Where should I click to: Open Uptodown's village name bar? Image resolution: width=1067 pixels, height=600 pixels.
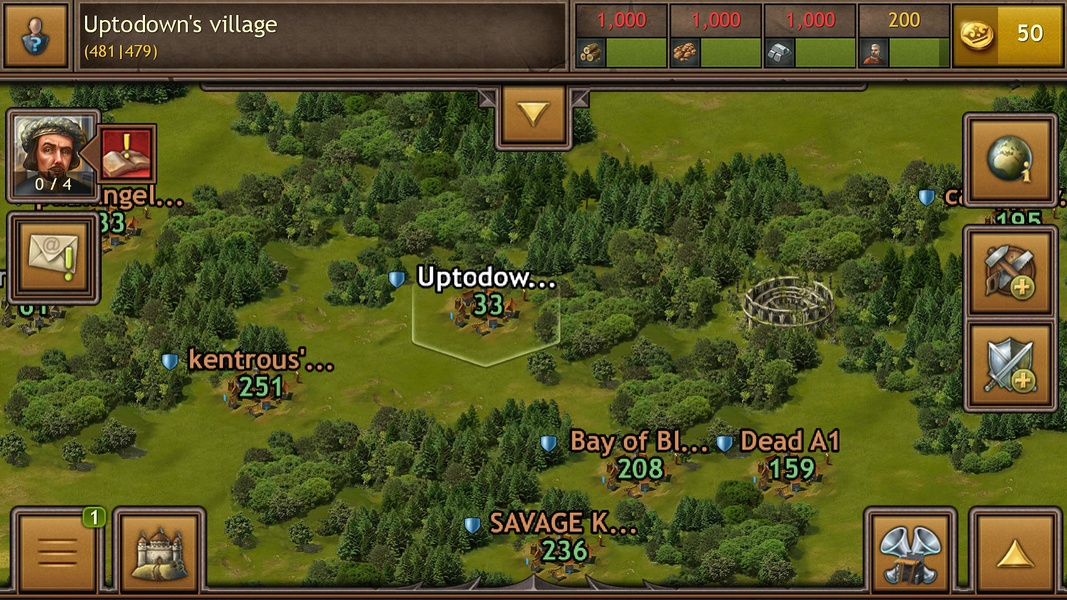pos(322,35)
